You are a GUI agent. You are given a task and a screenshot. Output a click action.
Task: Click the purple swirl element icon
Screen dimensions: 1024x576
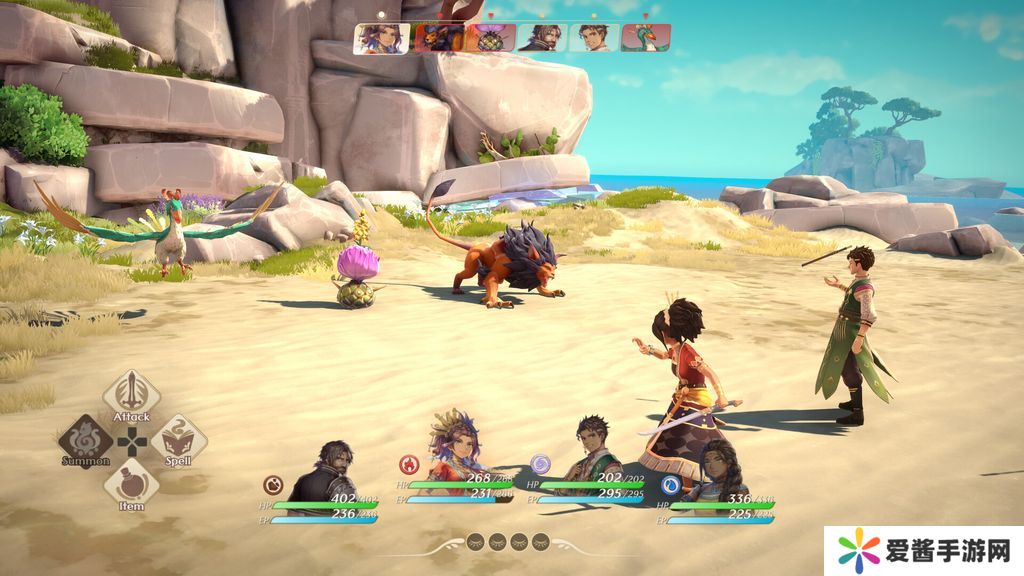pyautogui.click(x=540, y=464)
